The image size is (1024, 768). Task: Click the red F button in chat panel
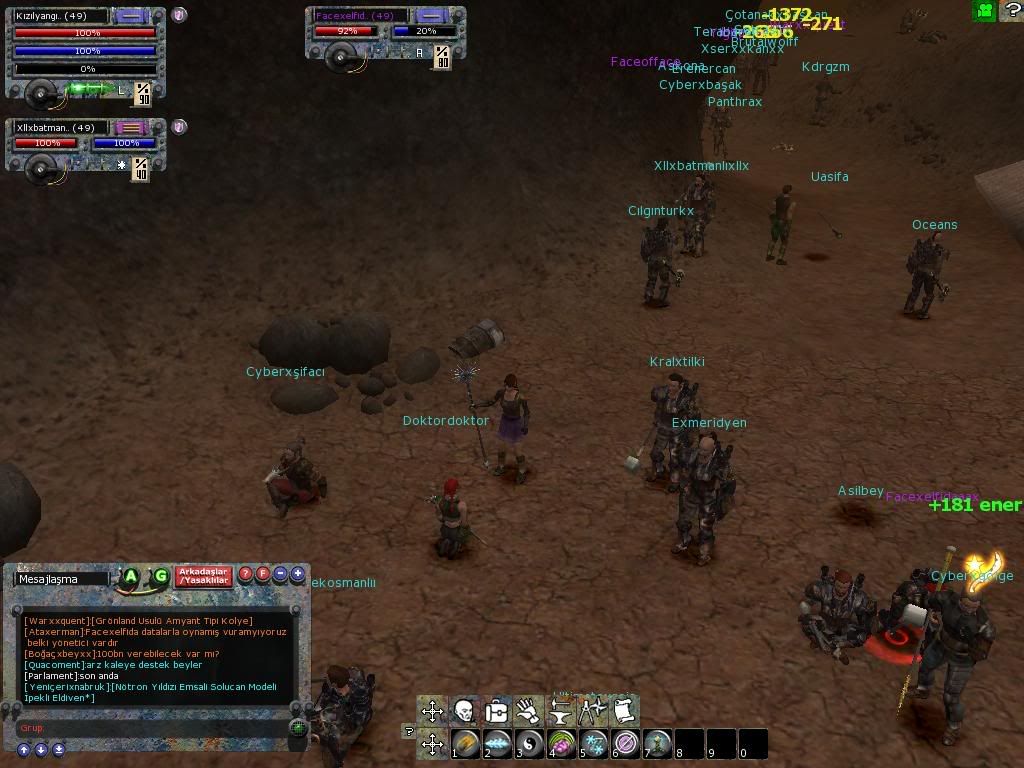(263, 575)
